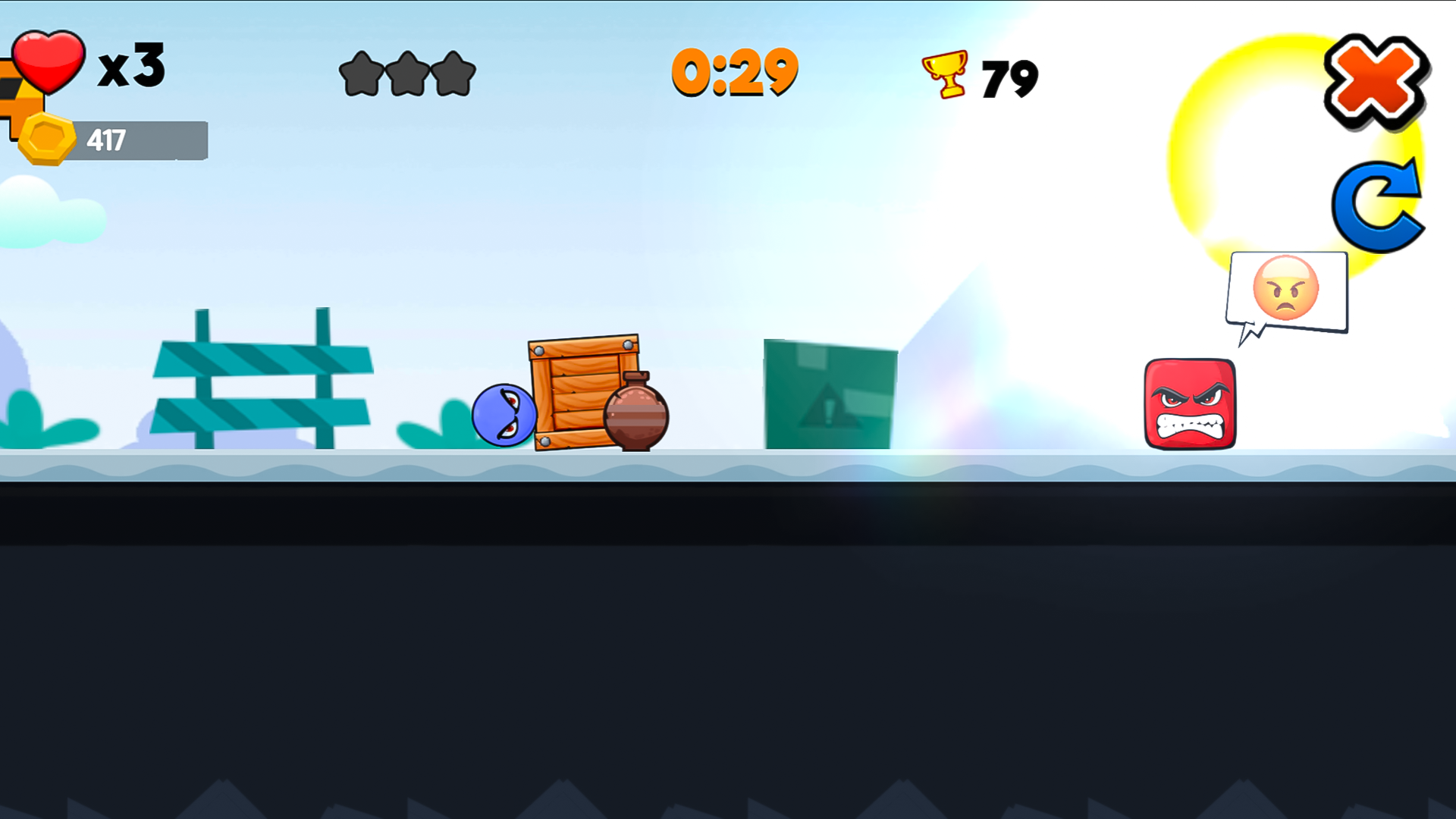Tap the brown vase beside the crate
The height and width of the screenshot is (819, 1456).
pyautogui.click(x=635, y=413)
